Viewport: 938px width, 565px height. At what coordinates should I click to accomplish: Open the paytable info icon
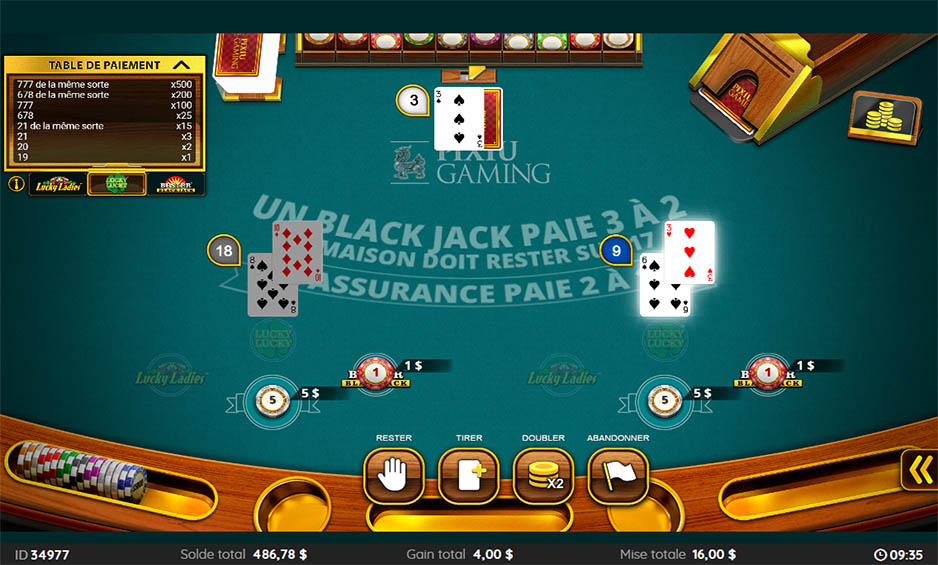point(16,184)
